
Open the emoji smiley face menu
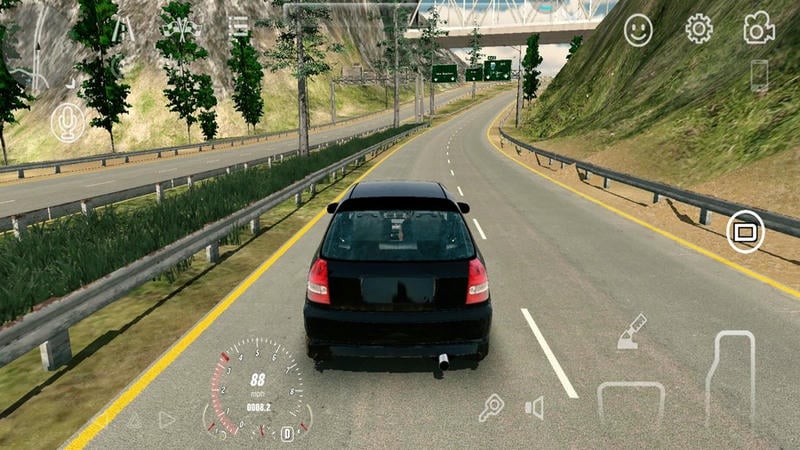(x=638, y=30)
